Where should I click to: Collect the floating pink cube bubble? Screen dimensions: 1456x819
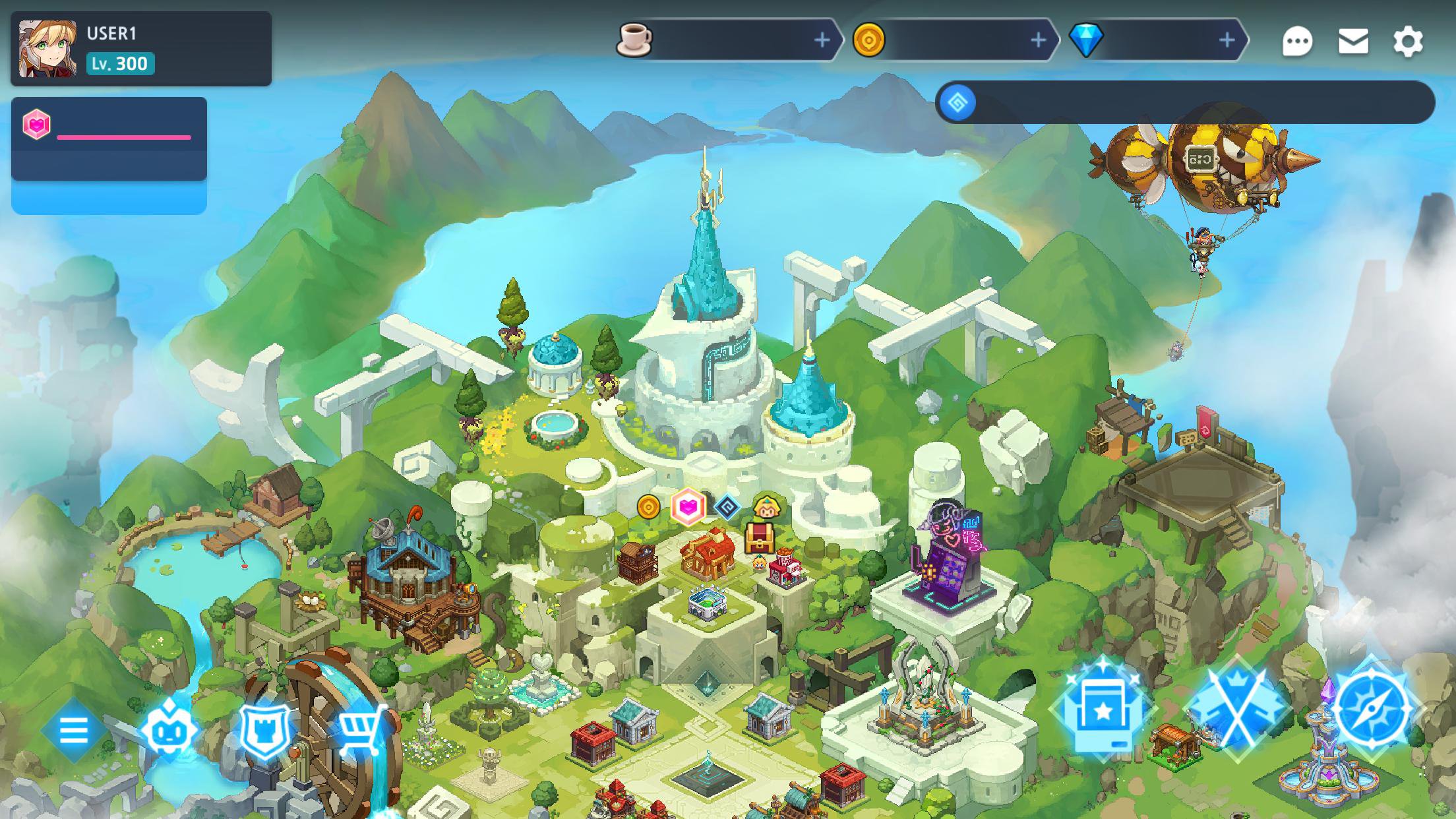click(688, 506)
